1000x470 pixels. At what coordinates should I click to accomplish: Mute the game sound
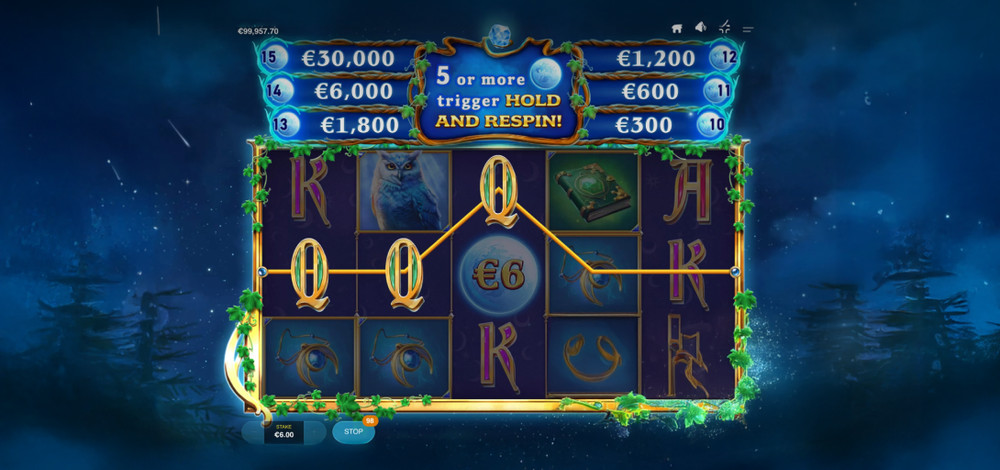[701, 28]
